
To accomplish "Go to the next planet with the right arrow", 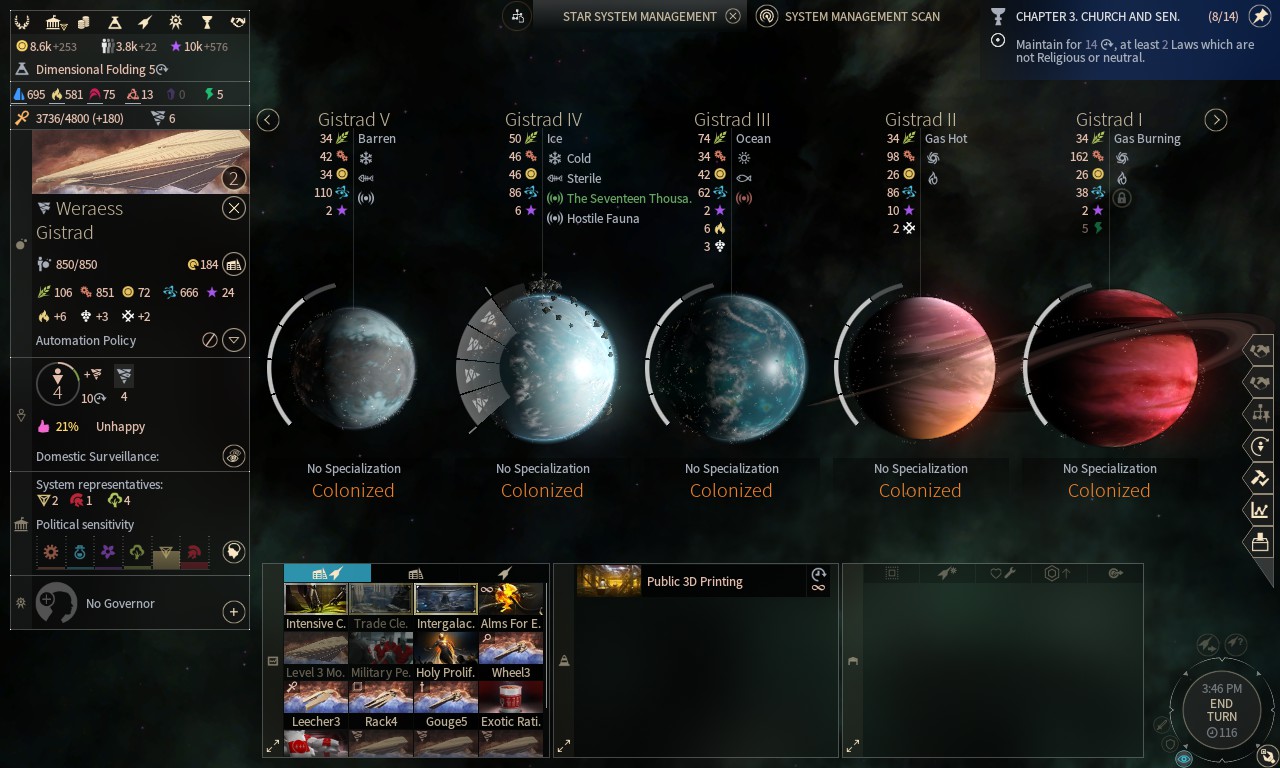I will [x=1215, y=120].
